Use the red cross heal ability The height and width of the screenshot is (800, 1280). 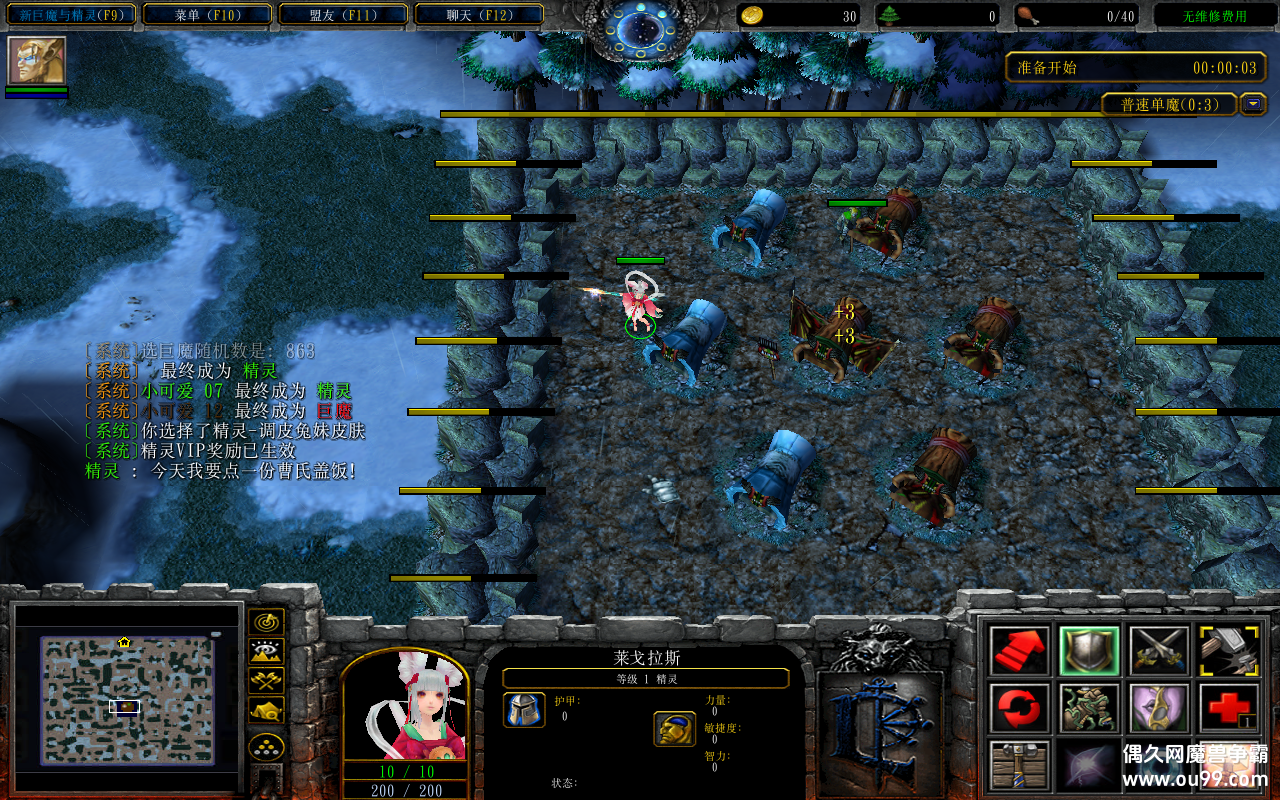[1229, 709]
